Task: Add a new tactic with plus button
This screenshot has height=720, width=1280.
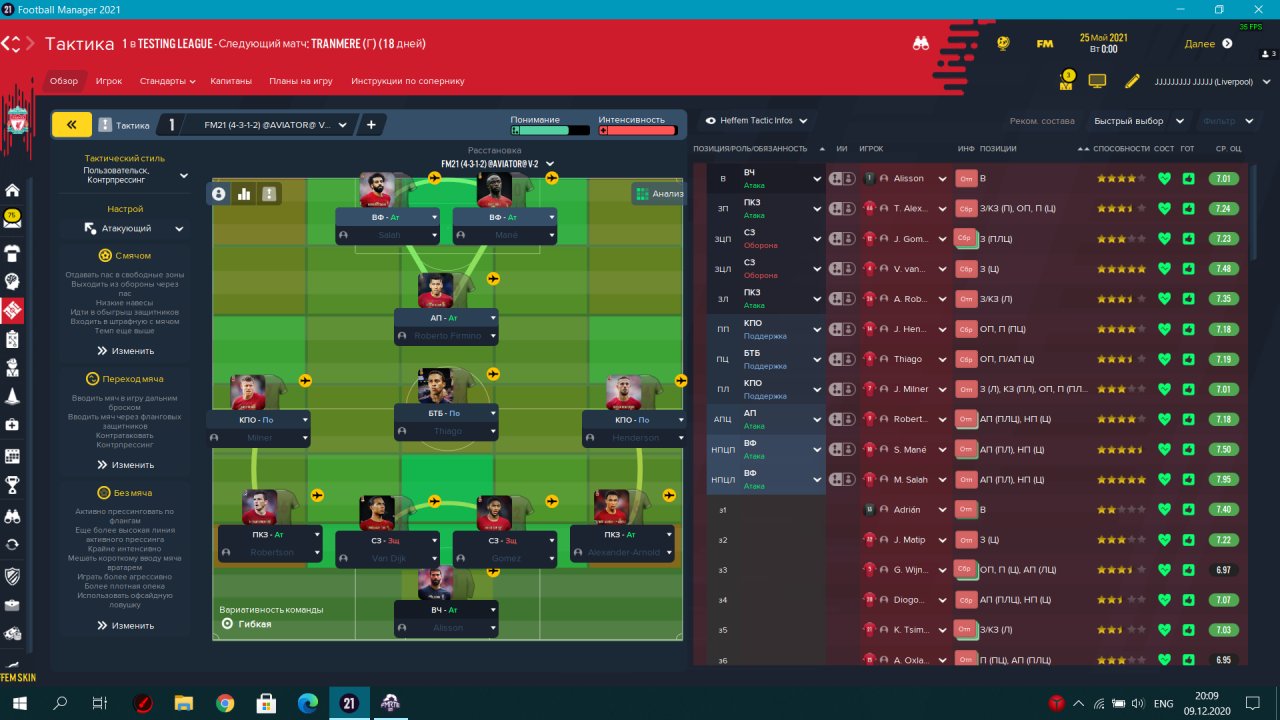Action: pyautogui.click(x=371, y=125)
